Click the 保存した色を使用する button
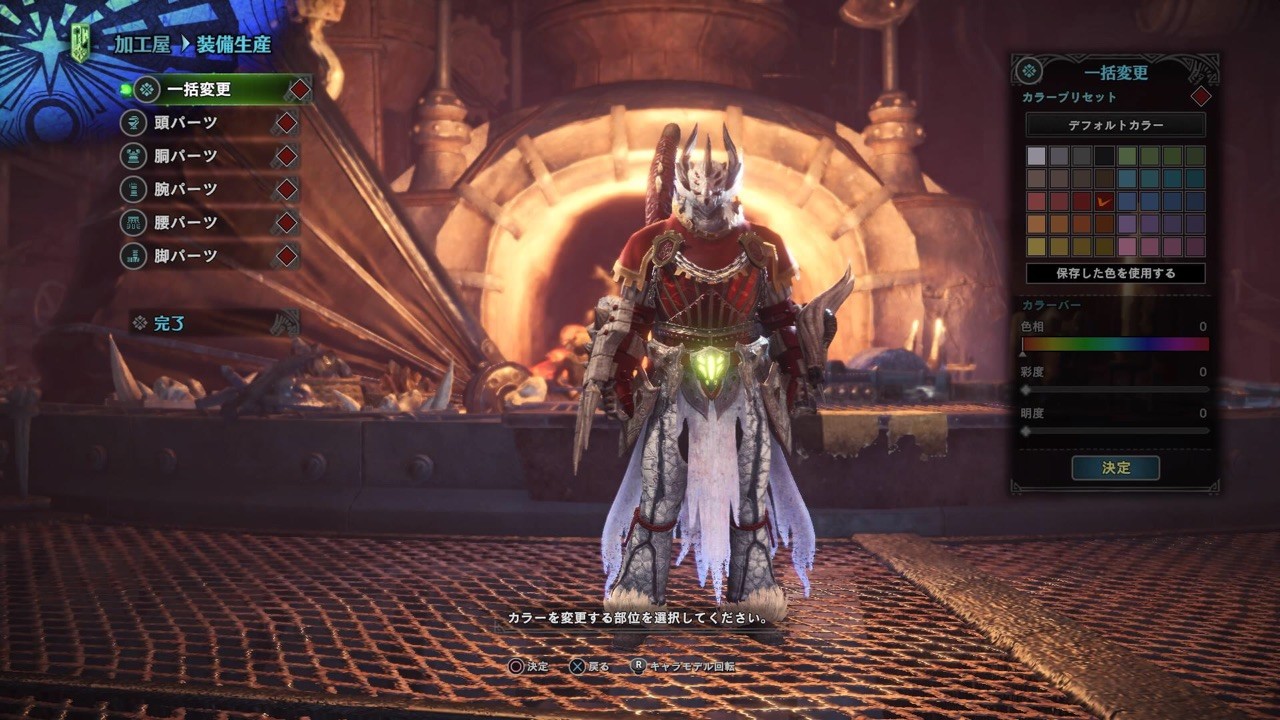The width and height of the screenshot is (1280, 720). 1115,273
